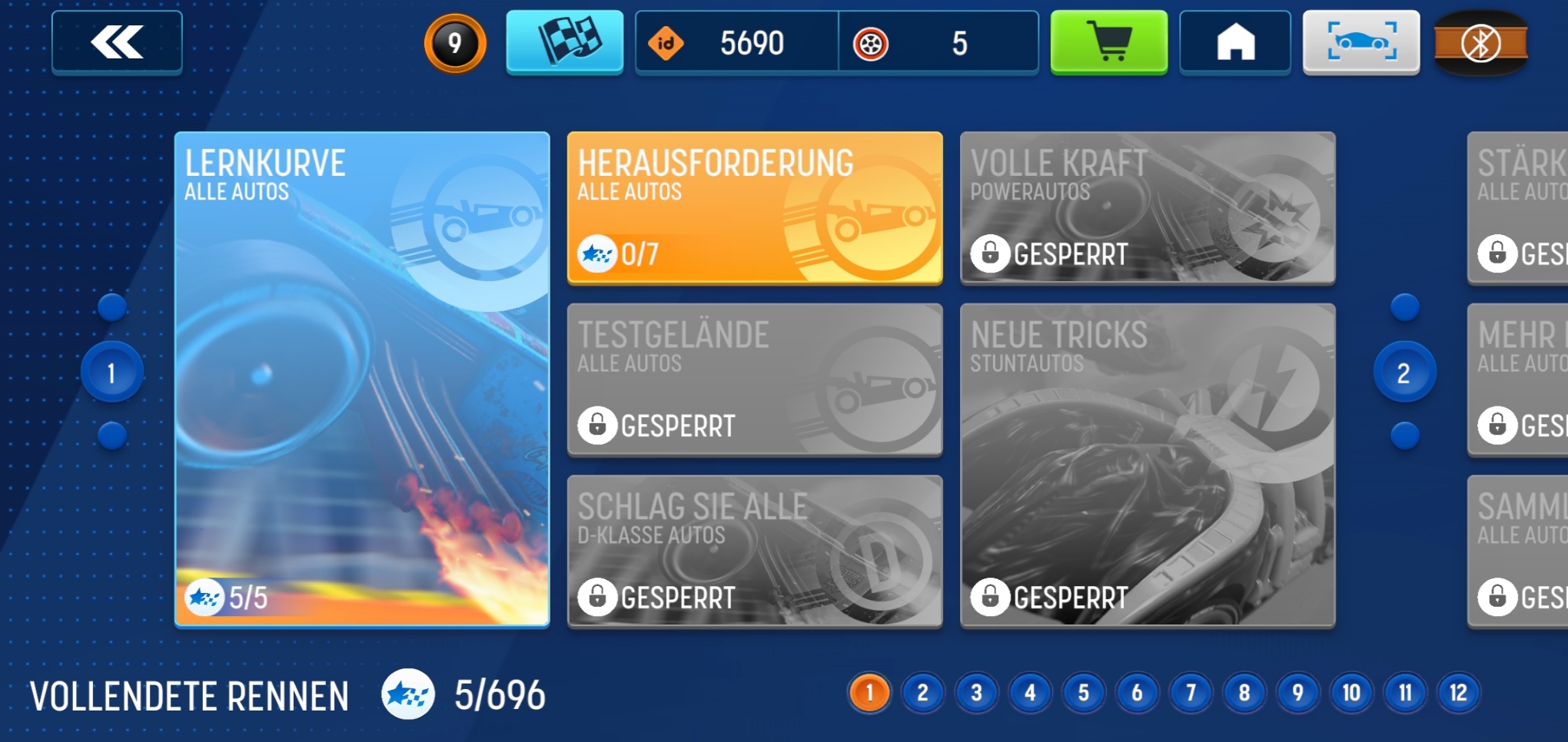Viewport: 1568px width, 742px height.
Task: Choose the Herausforderung challenge tile
Action: click(x=754, y=207)
